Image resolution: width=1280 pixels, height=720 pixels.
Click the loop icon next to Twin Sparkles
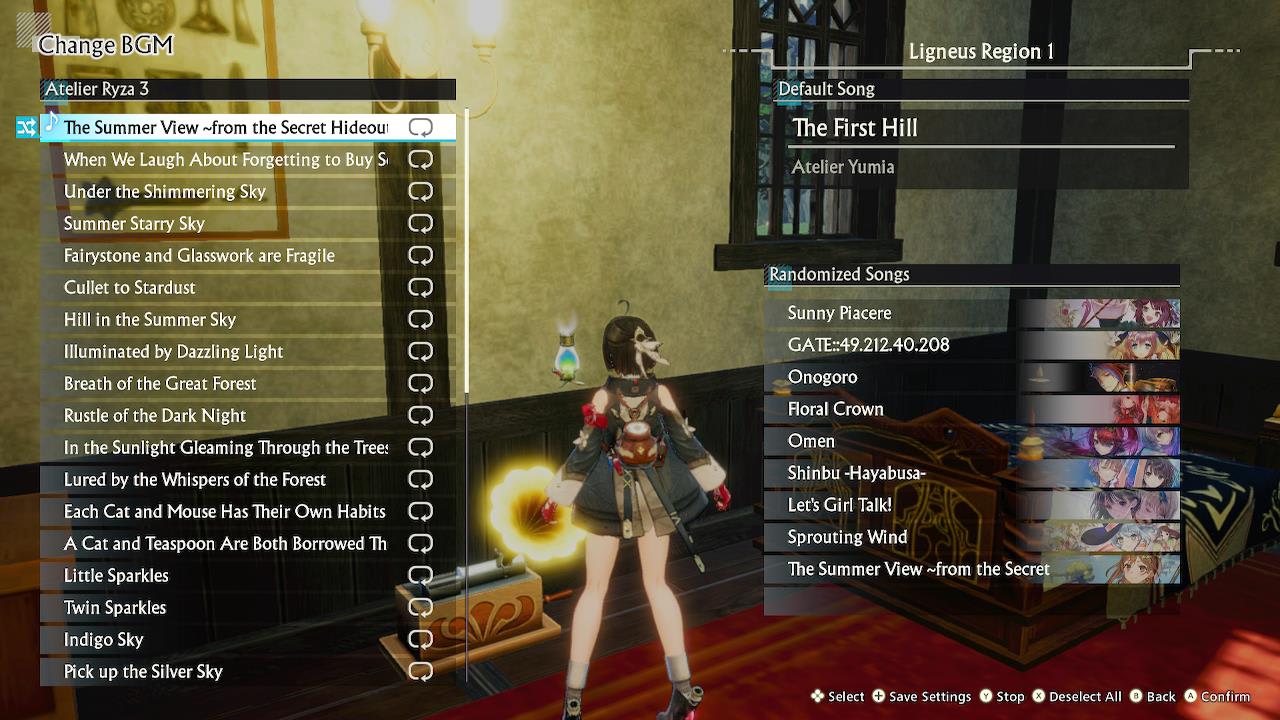(x=420, y=607)
